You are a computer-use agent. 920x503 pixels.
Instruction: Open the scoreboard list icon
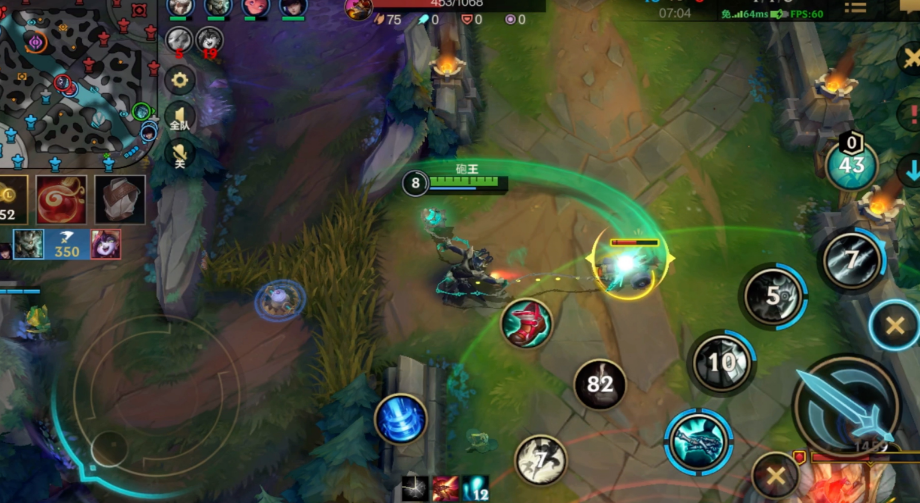[x=855, y=8]
